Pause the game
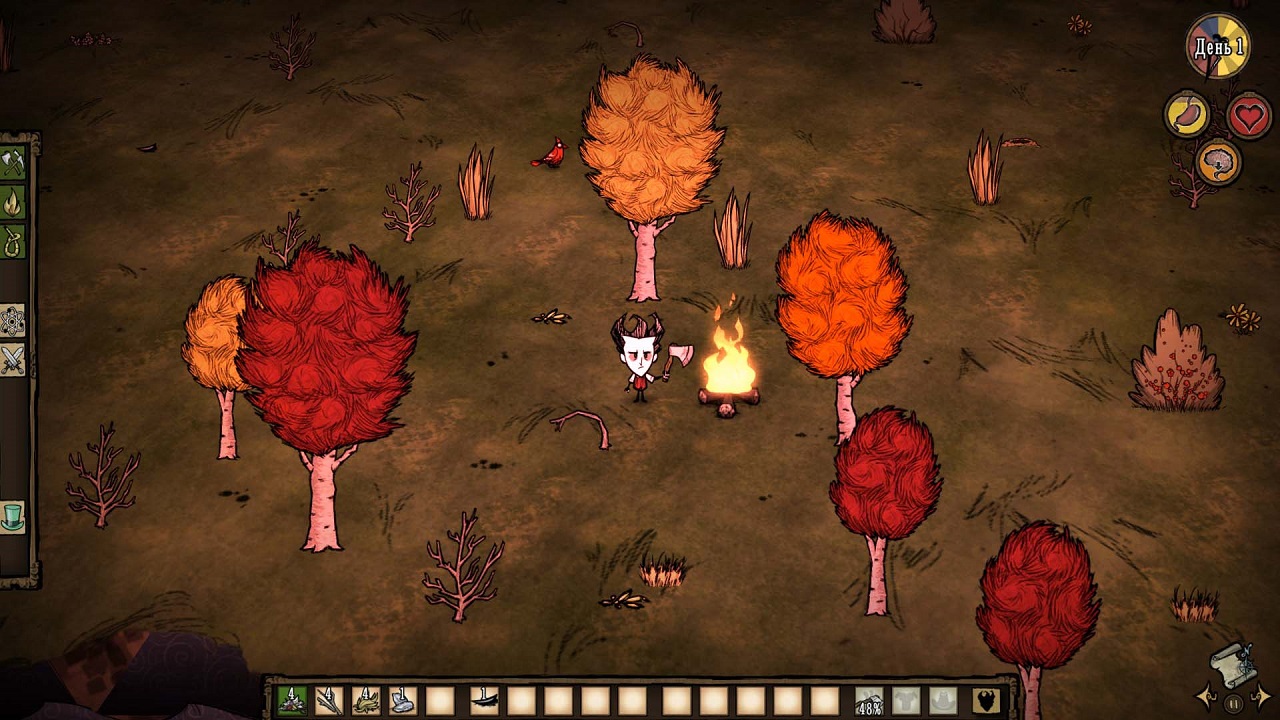The image size is (1280, 720). (1234, 703)
